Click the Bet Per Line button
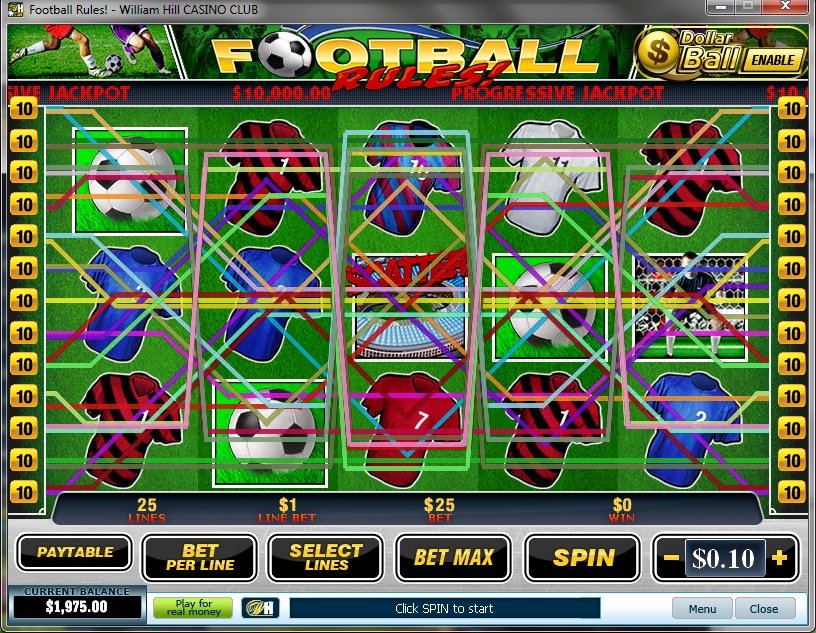This screenshot has width=816, height=633. click(x=199, y=558)
